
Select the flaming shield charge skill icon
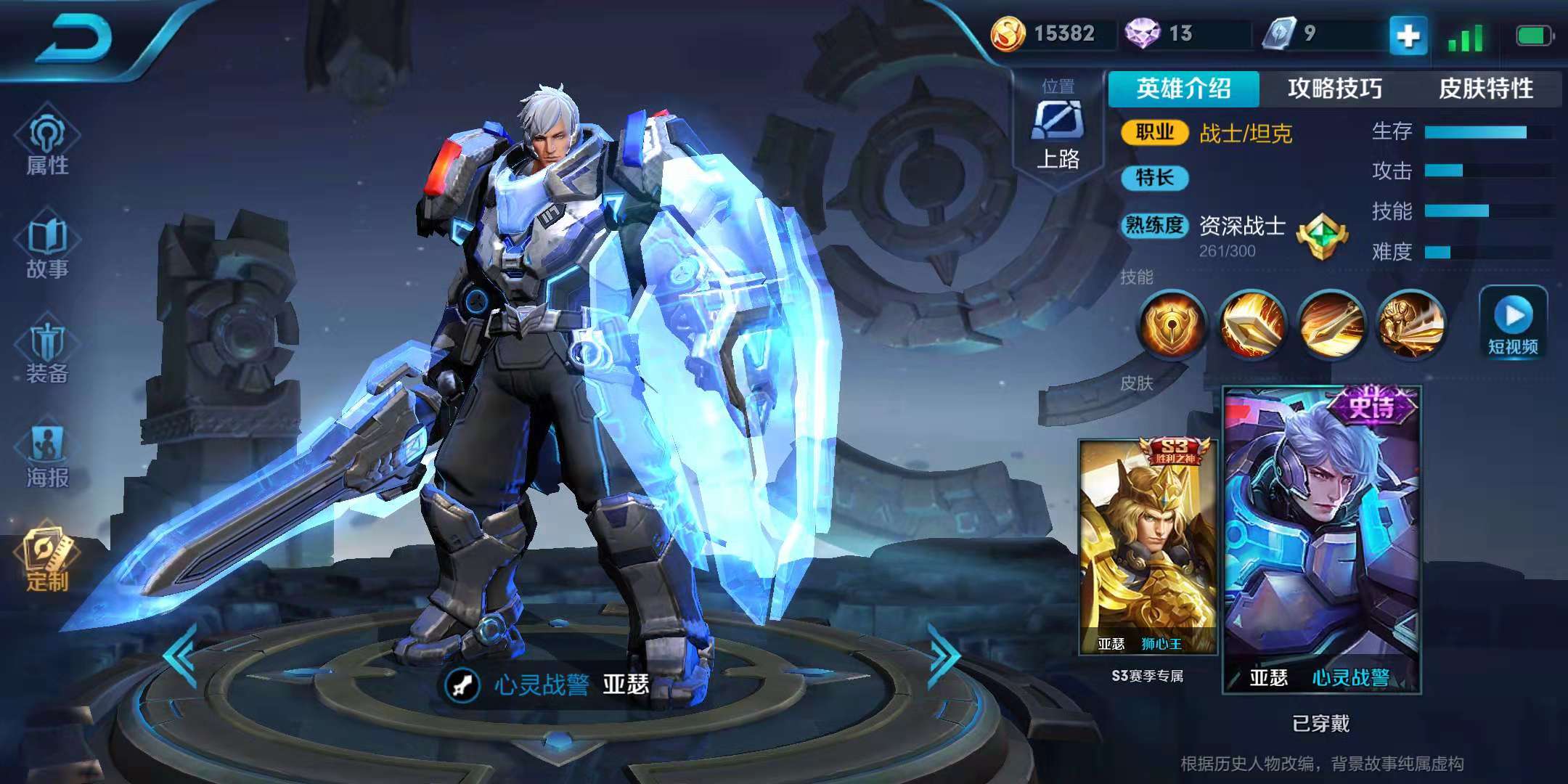click(1251, 324)
